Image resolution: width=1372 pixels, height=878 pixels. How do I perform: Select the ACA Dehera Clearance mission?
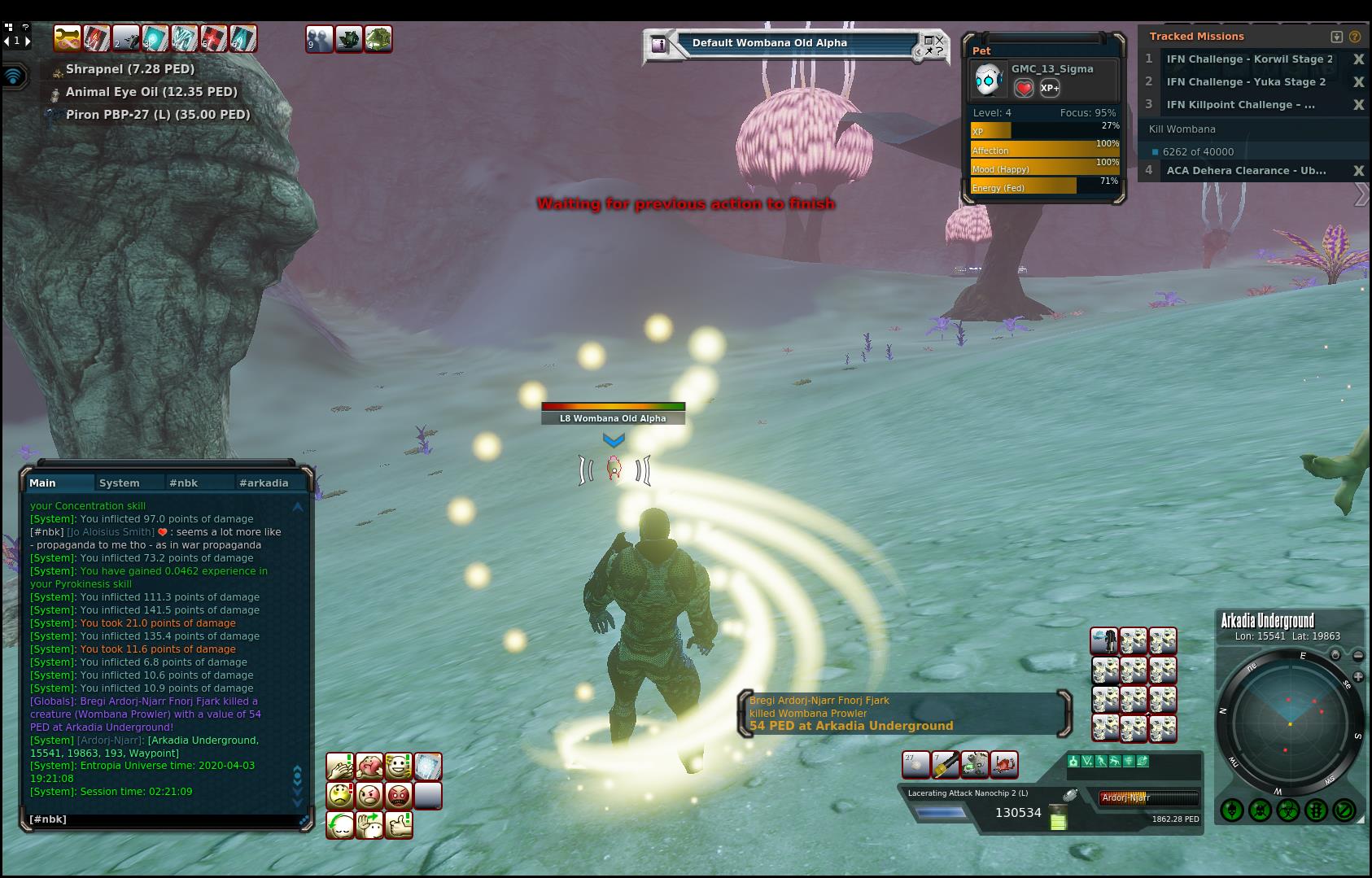pyautogui.click(x=1246, y=171)
